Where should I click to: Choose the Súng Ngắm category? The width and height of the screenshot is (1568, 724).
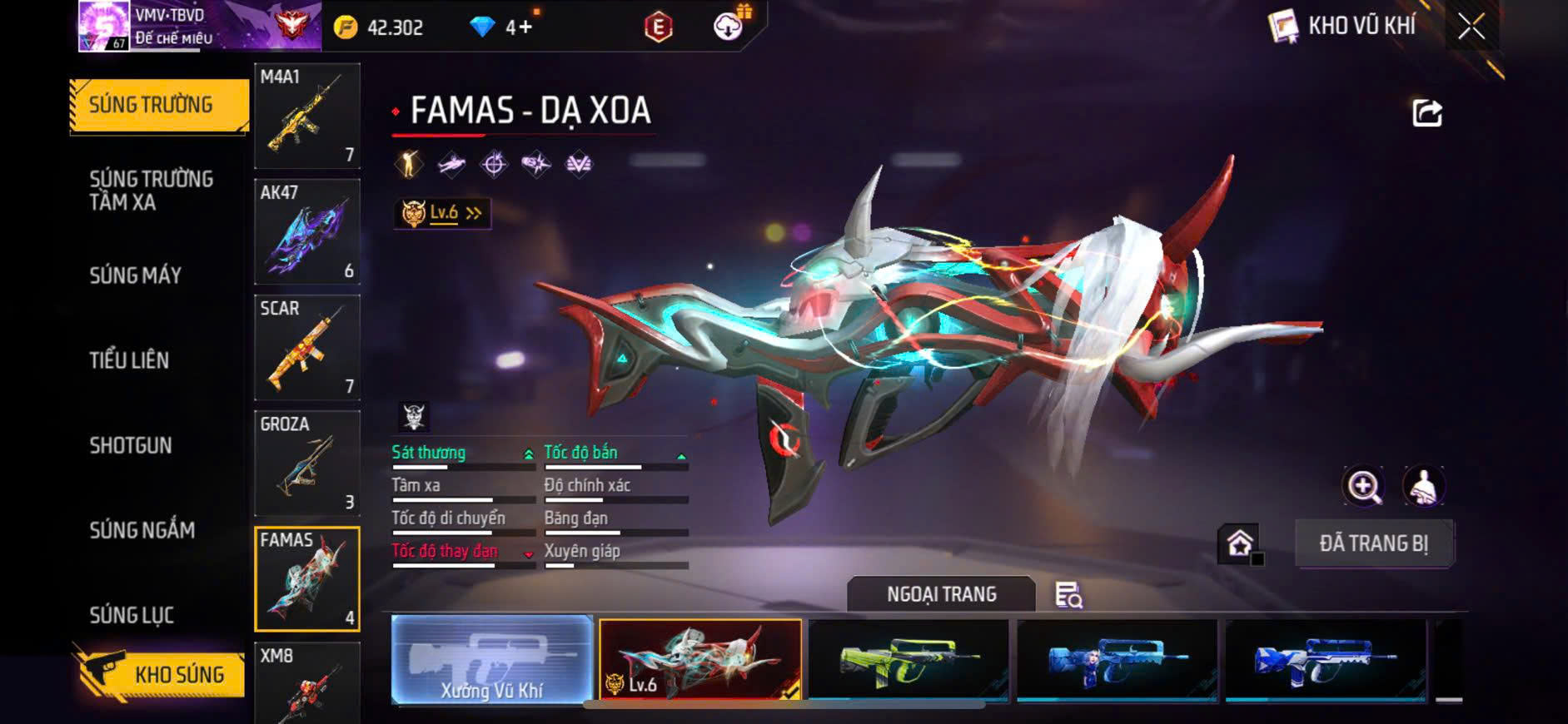142,530
